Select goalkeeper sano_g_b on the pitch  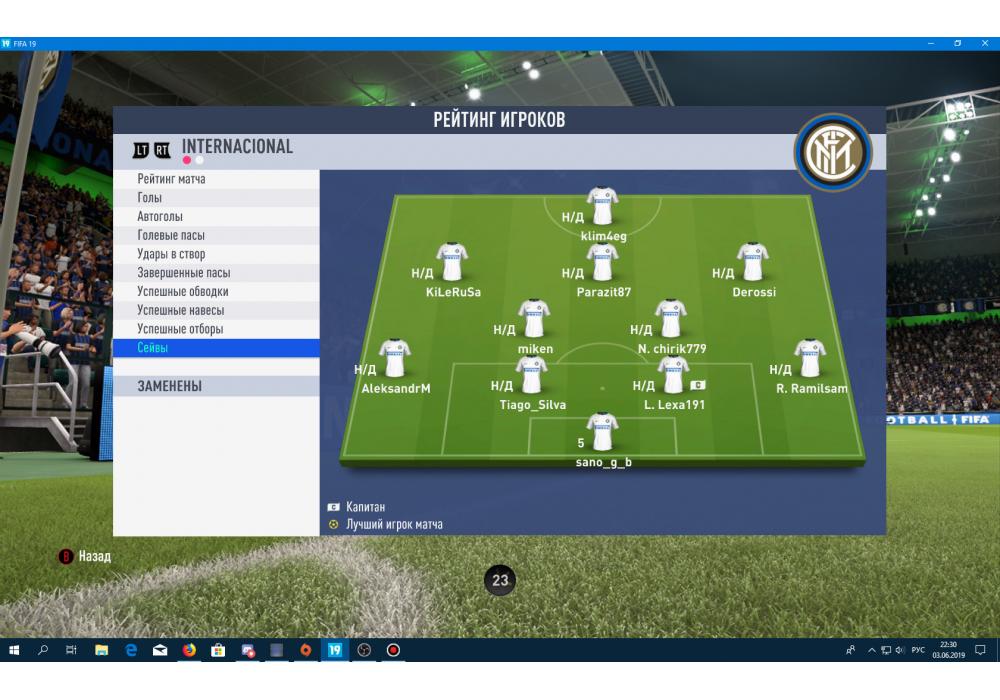point(602,433)
